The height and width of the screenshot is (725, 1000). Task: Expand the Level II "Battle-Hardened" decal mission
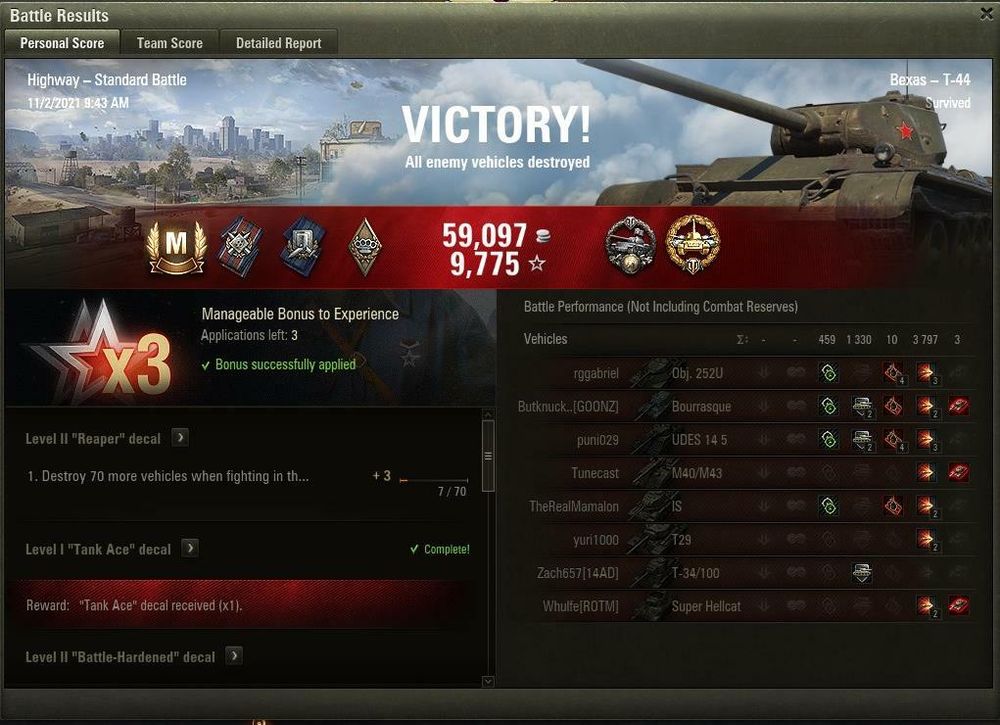(234, 656)
